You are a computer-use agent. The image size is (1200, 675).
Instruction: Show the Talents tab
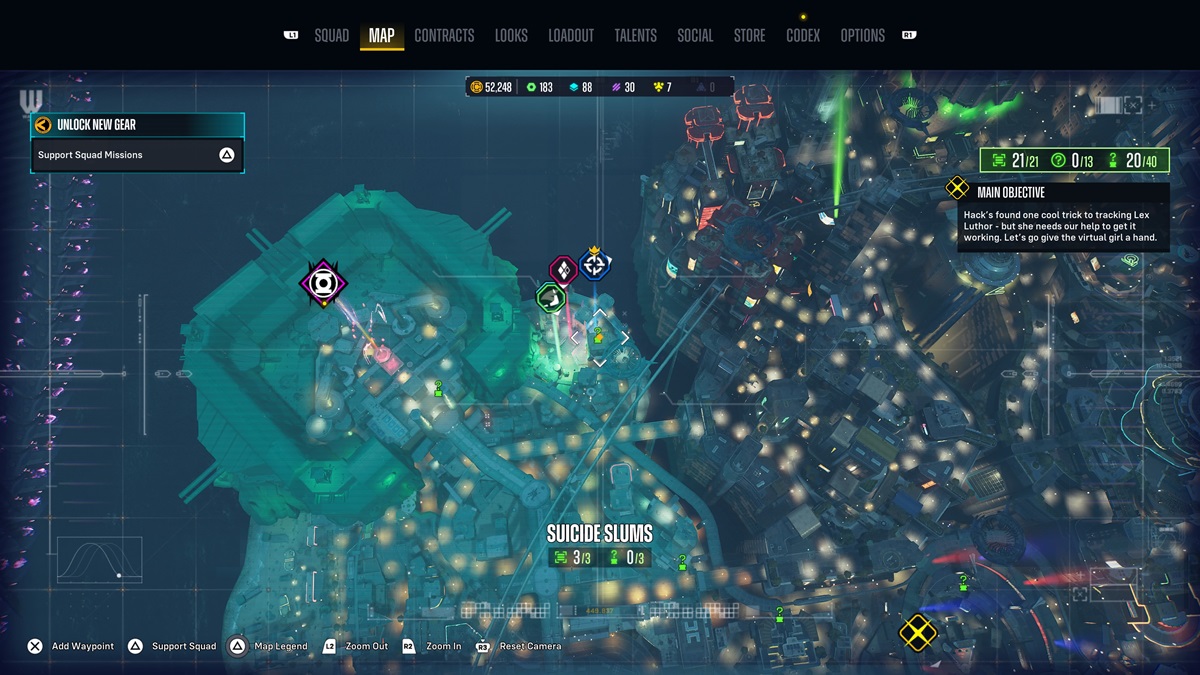(635, 36)
